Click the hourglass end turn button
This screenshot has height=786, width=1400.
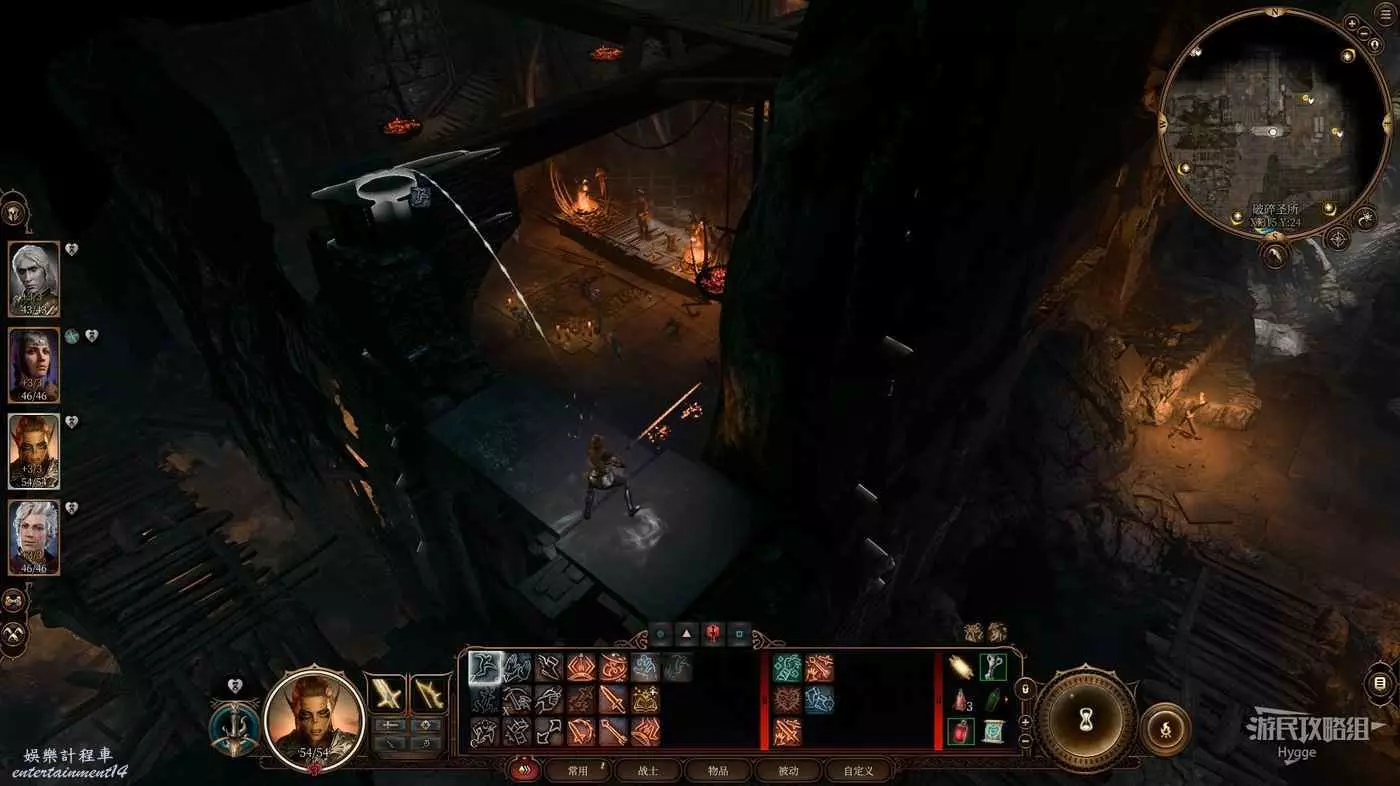point(1084,718)
